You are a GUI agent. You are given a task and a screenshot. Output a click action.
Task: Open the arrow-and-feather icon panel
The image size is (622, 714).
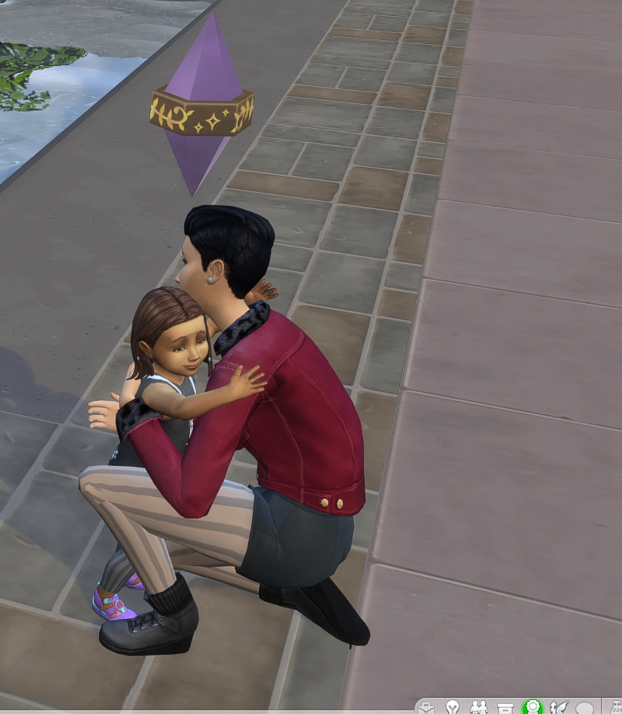click(x=558, y=707)
